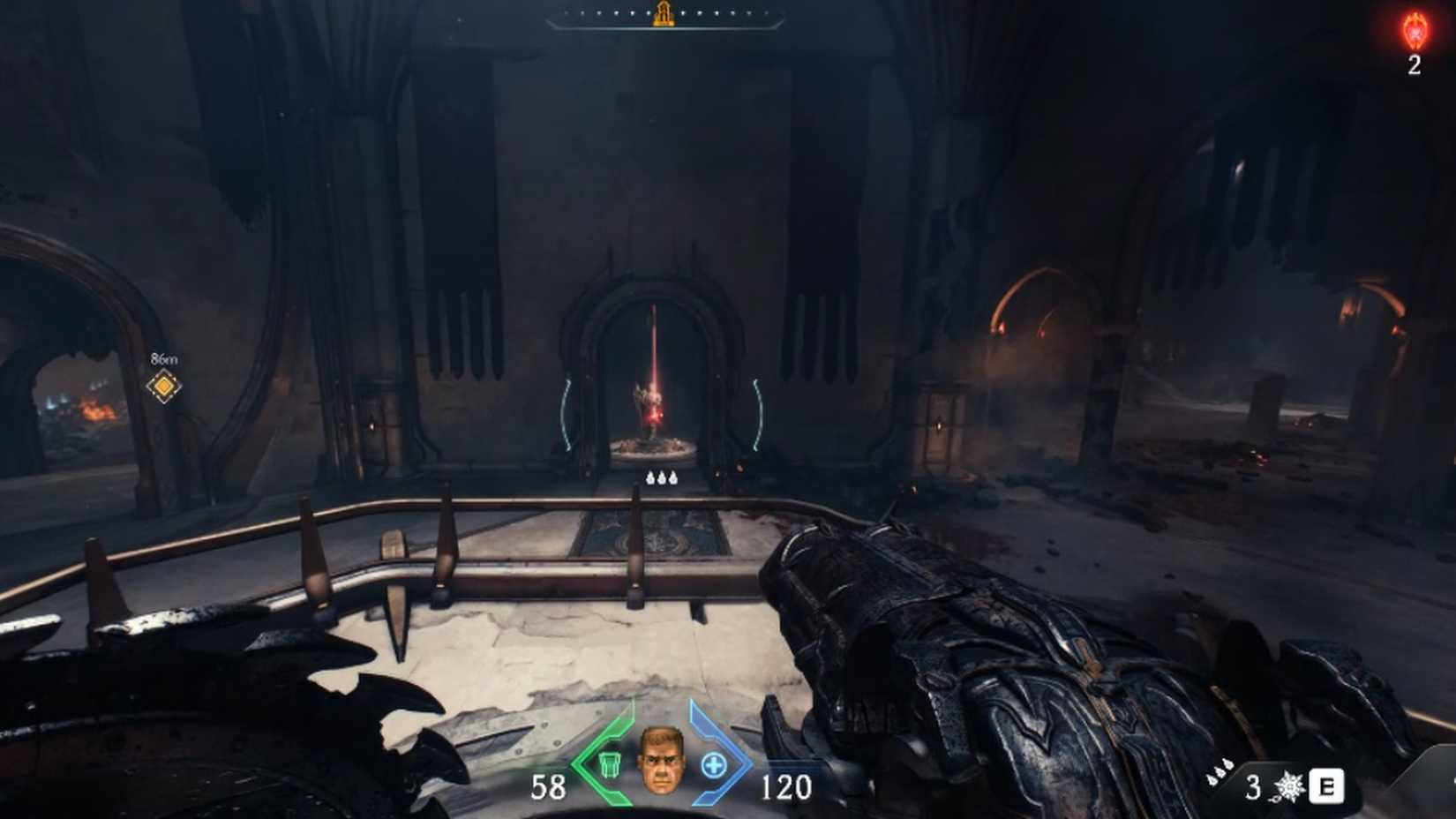This screenshot has width=1456, height=819.
Task: Click the red demonic sigil in the top-right corner
Action: pyautogui.click(x=1416, y=31)
